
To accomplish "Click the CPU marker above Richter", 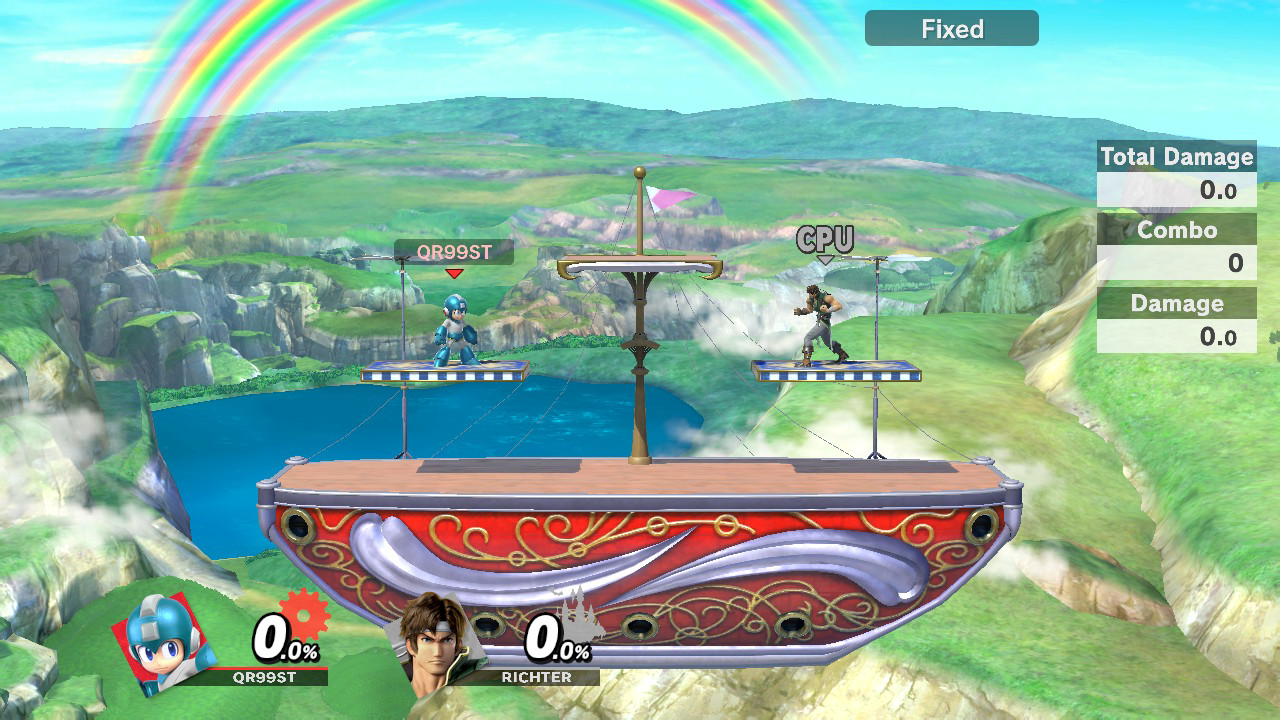I will [825, 240].
